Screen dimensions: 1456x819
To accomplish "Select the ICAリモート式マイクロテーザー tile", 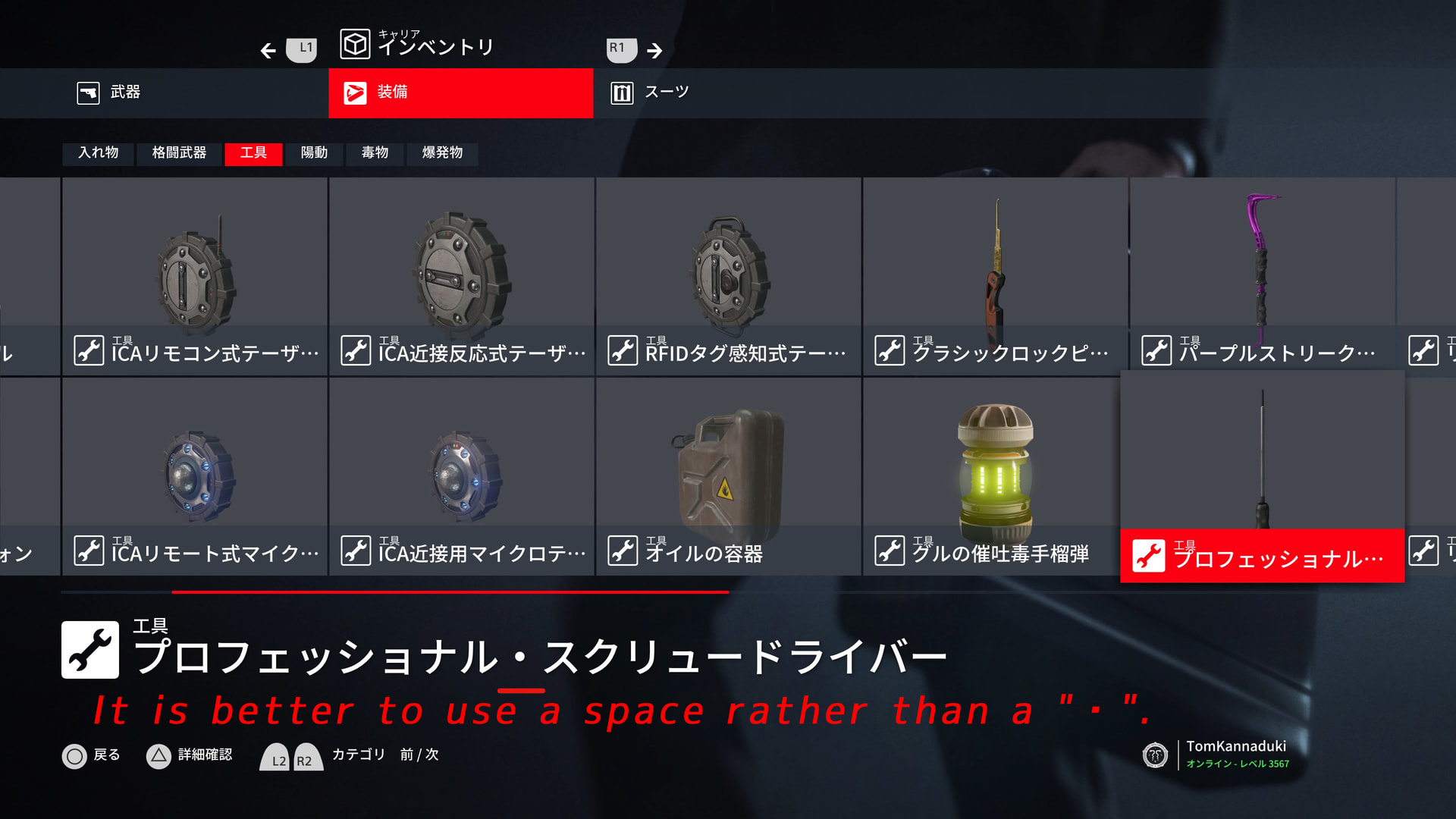I will (x=195, y=476).
